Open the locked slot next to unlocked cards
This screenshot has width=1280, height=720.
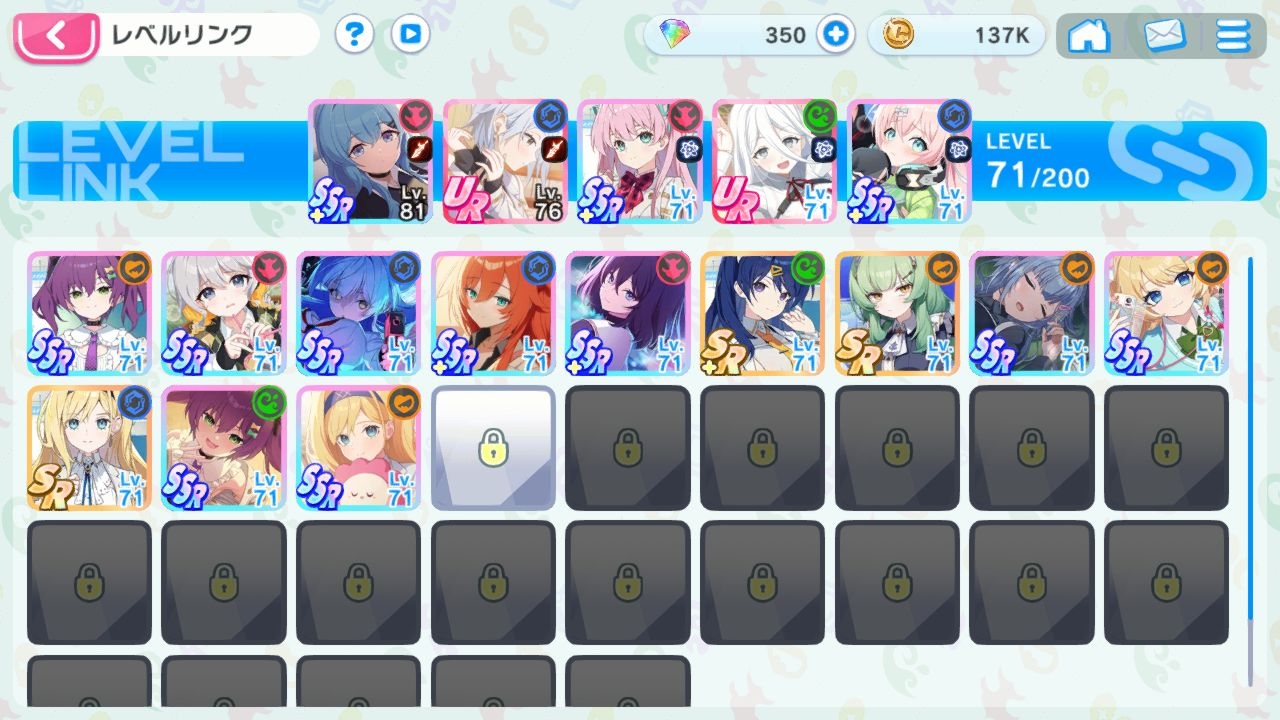coord(492,447)
